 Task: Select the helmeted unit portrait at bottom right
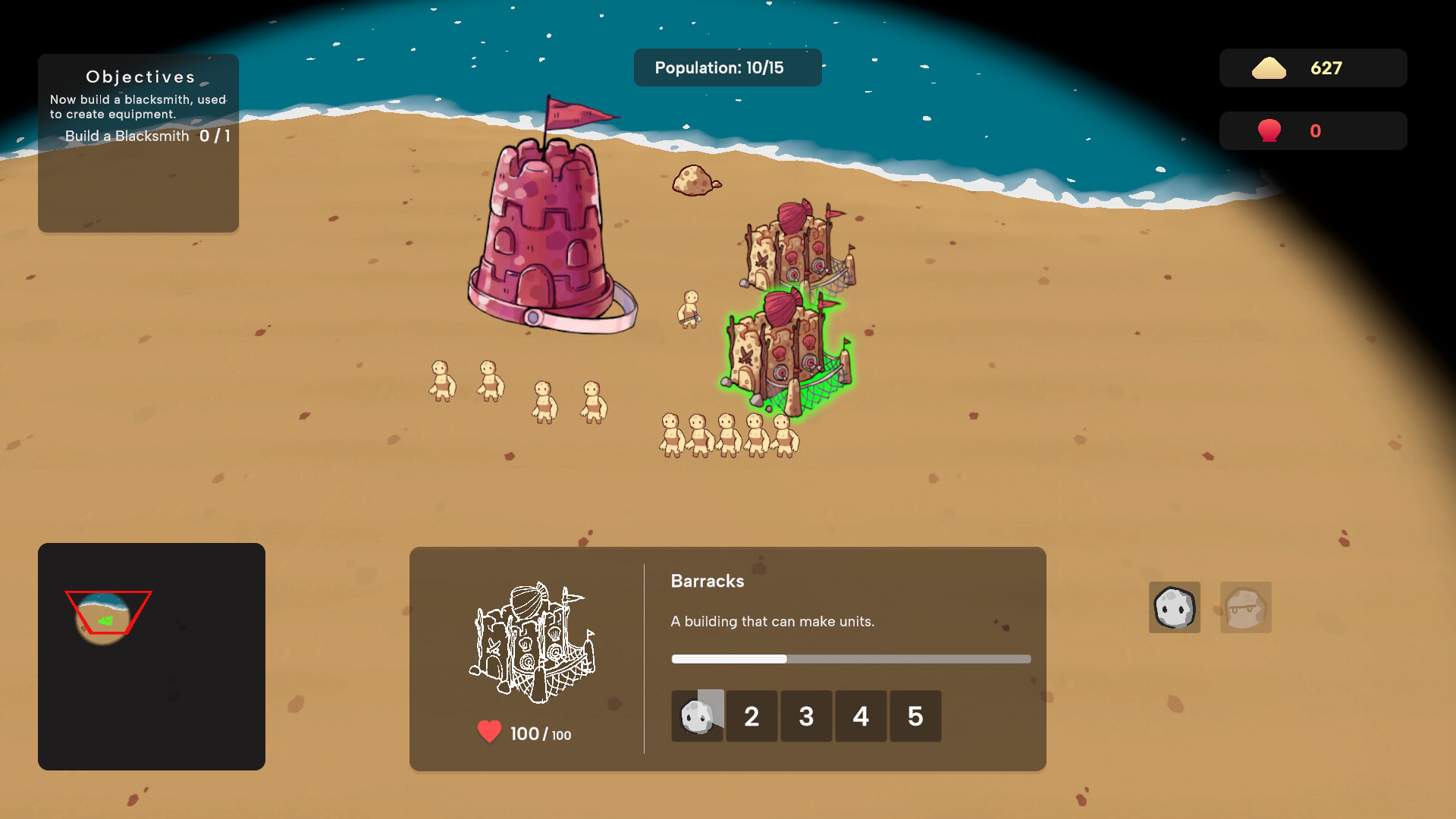(1245, 607)
